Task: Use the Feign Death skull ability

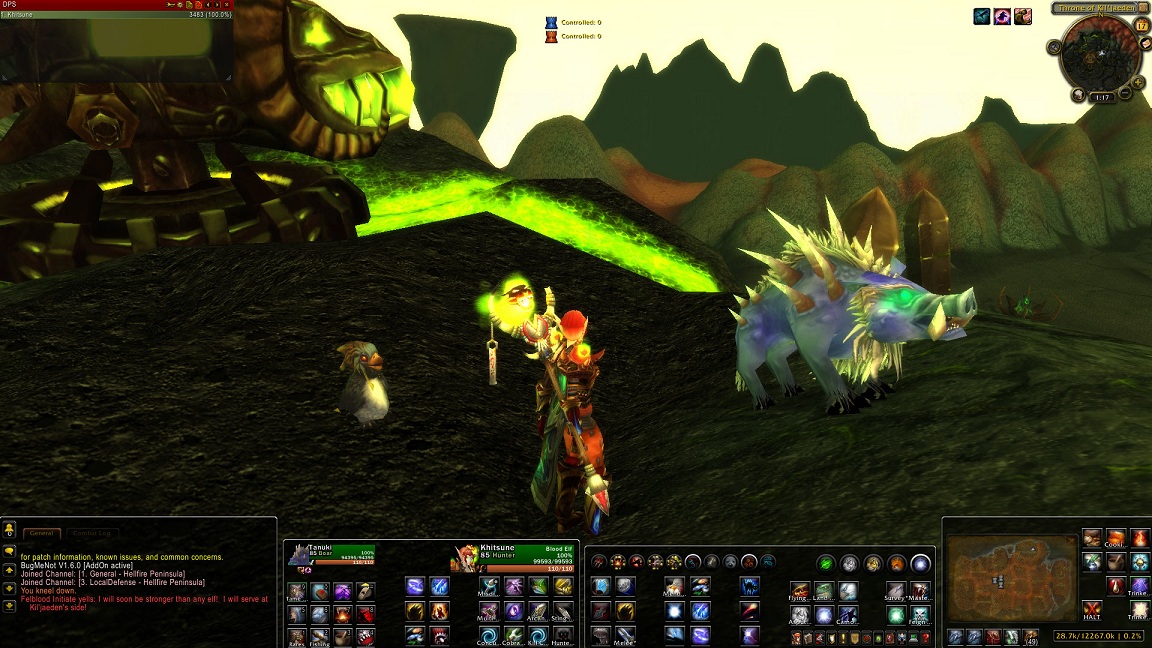Action: (x=920, y=614)
